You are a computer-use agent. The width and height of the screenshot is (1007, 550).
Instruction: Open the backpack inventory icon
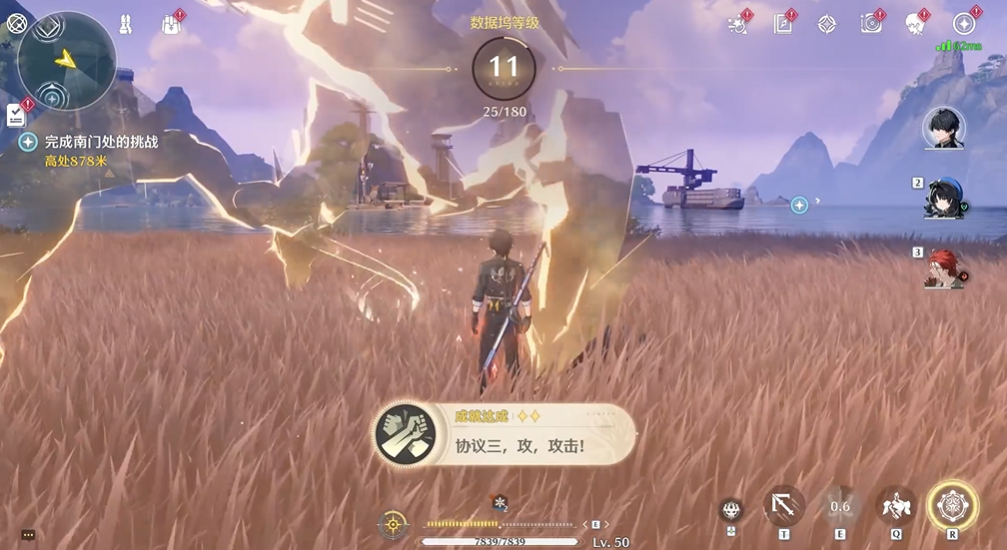170,24
